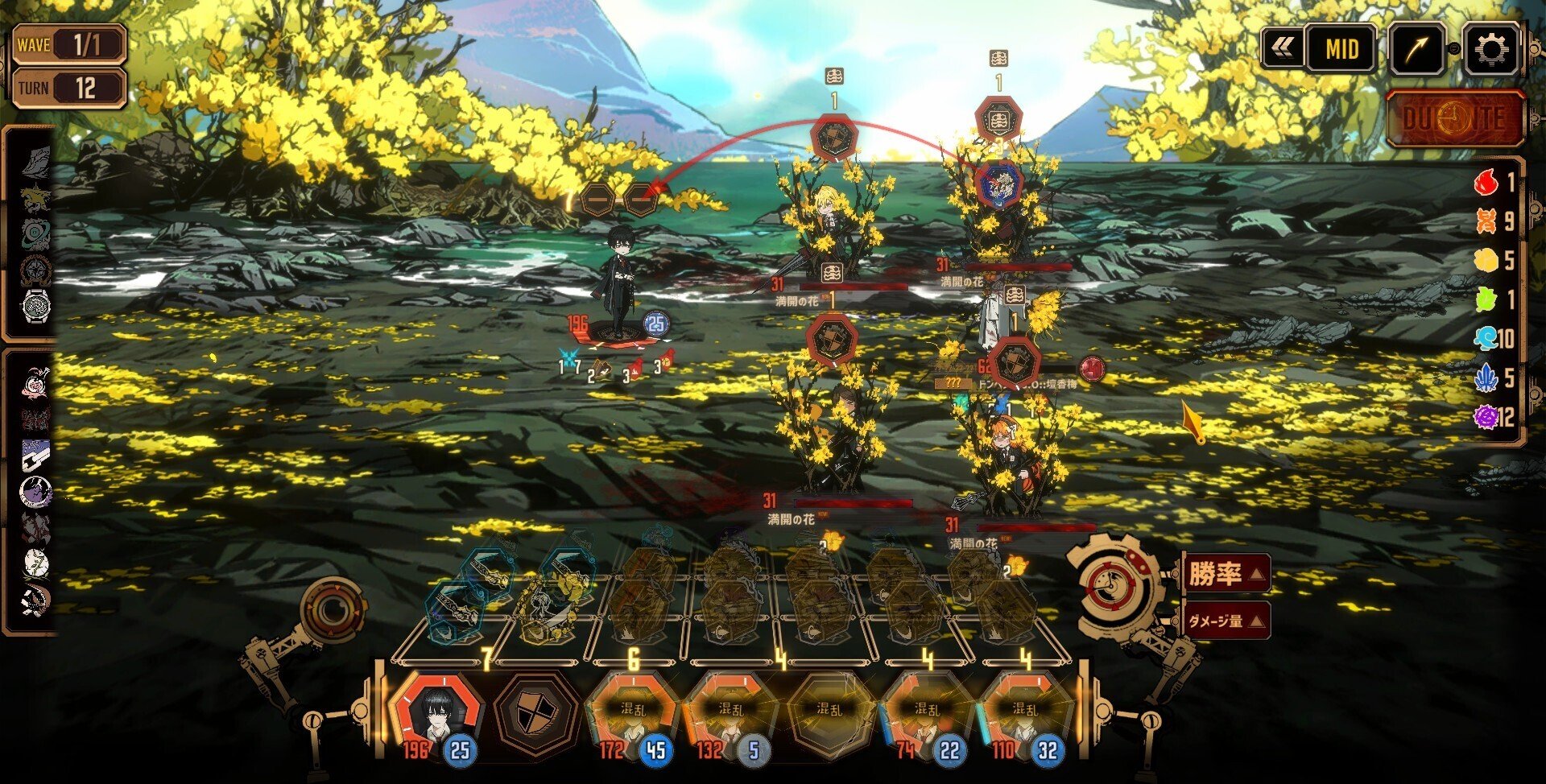Change the MID battle speed setting
1546x784 pixels.
coord(1341,49)
